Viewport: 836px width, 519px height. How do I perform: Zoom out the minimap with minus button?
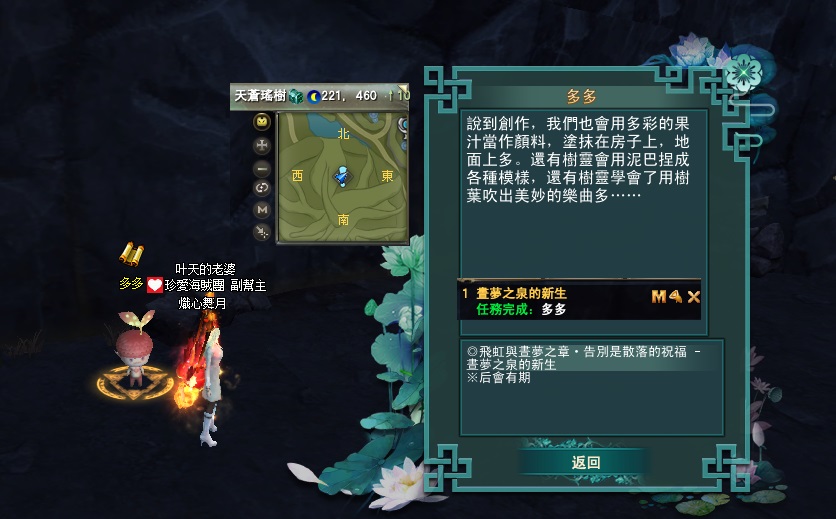point(262,165)
